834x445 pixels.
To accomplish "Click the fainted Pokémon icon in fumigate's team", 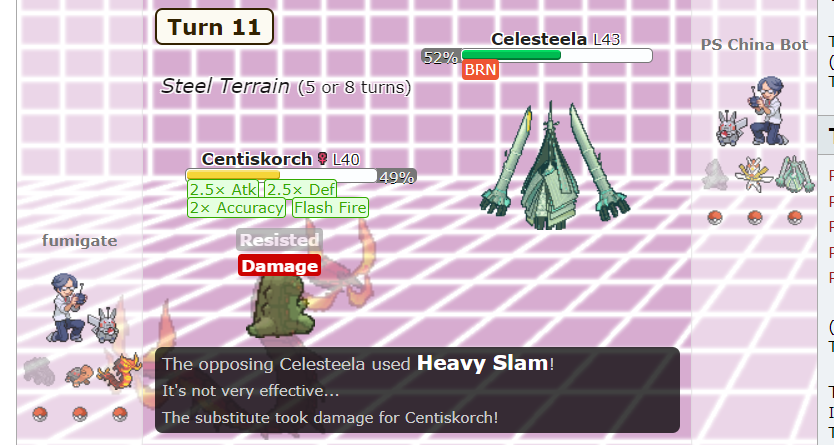I will click(38, 370).
